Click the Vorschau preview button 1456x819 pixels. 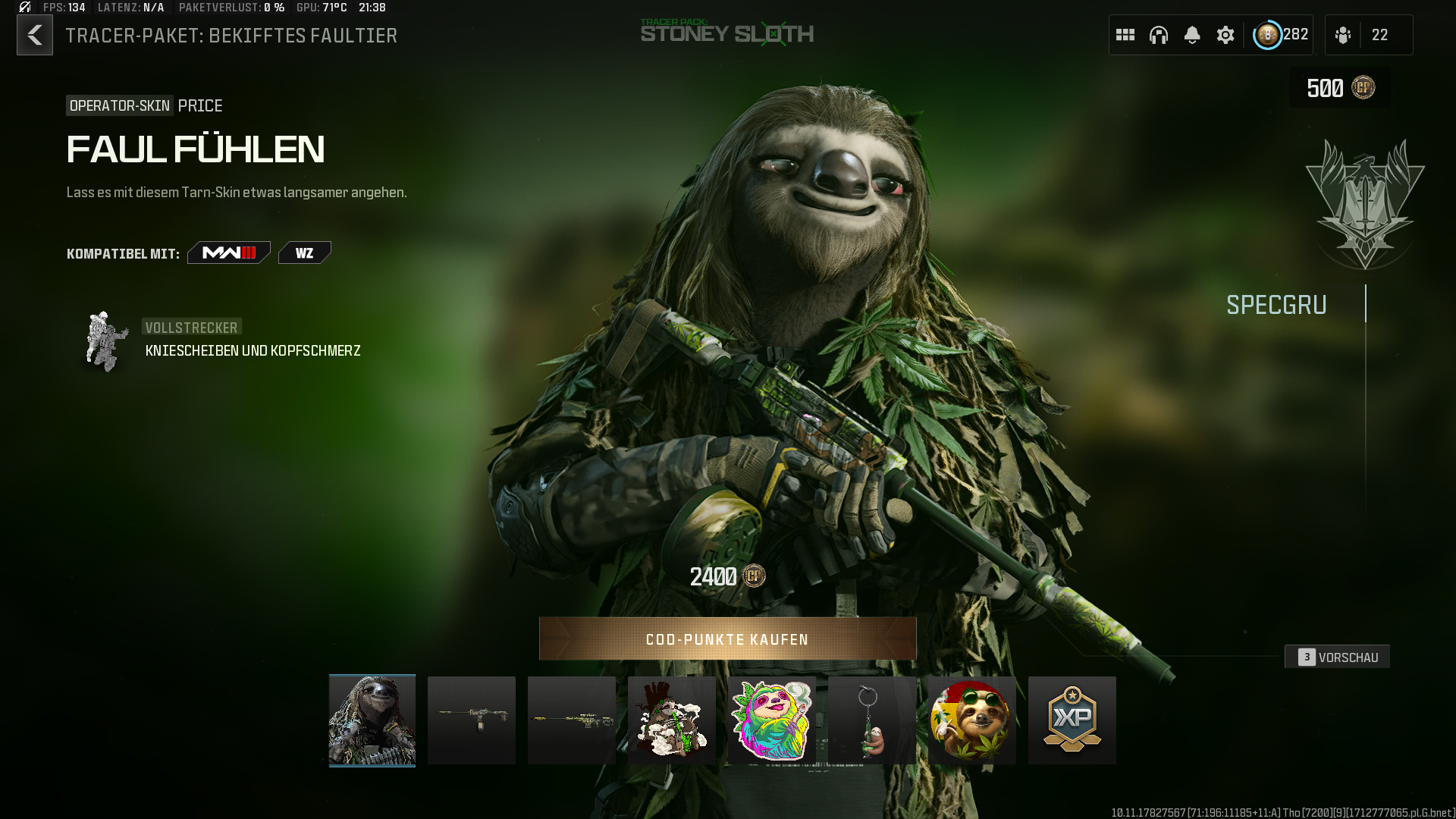tap(1338, 657)
